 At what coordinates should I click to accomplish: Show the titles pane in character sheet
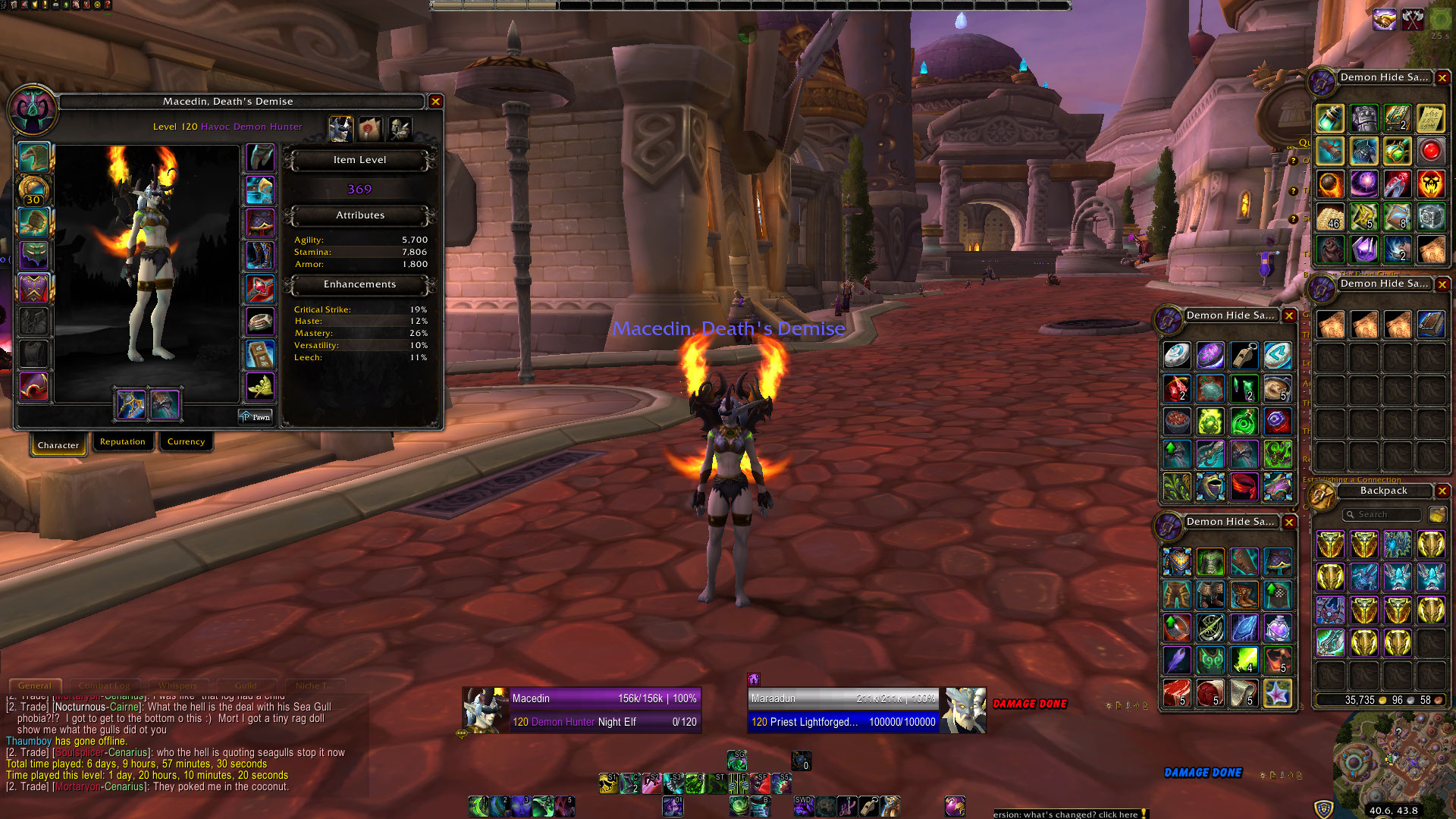370,129
